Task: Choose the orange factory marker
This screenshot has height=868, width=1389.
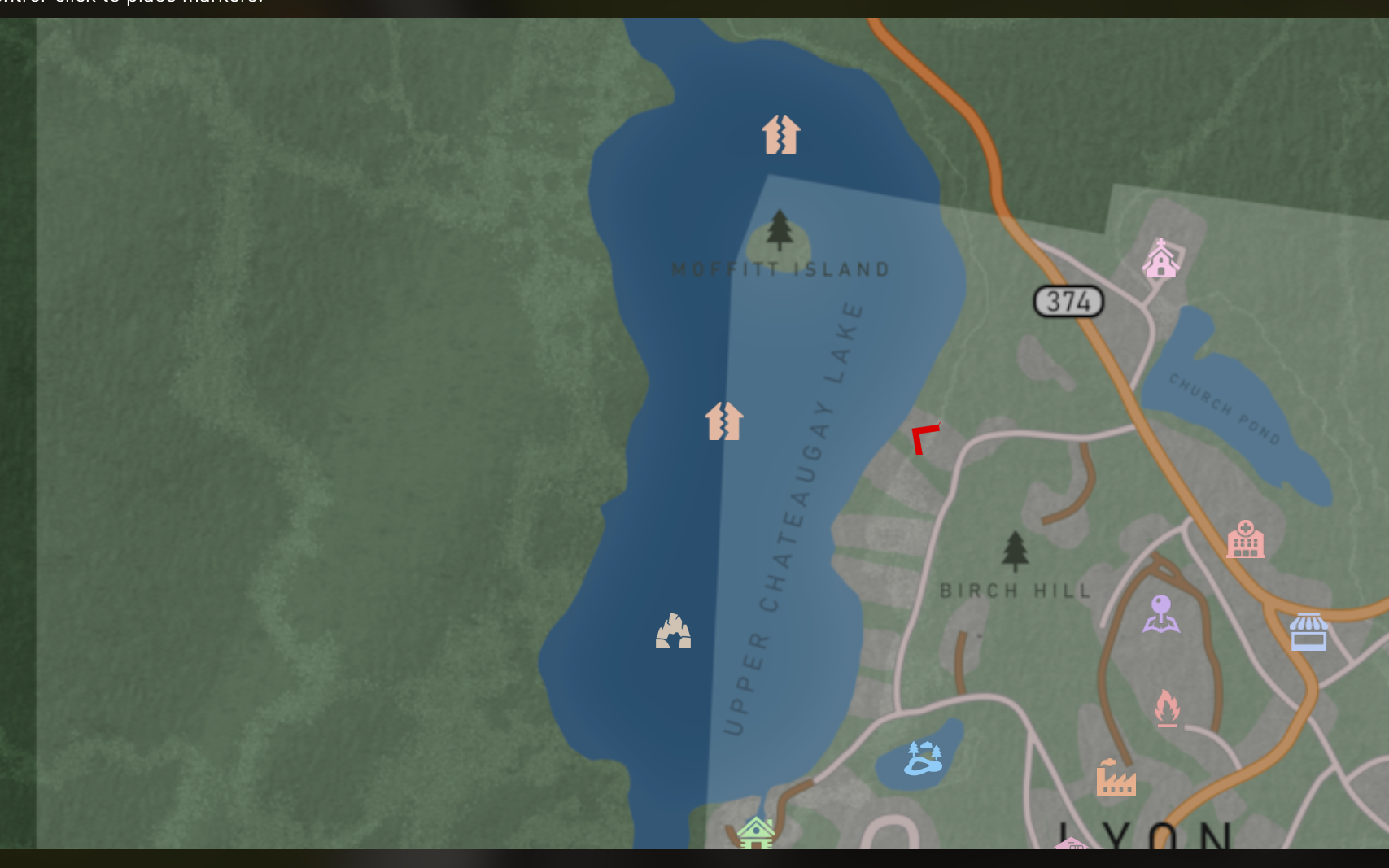Action: click(1116, 779)
